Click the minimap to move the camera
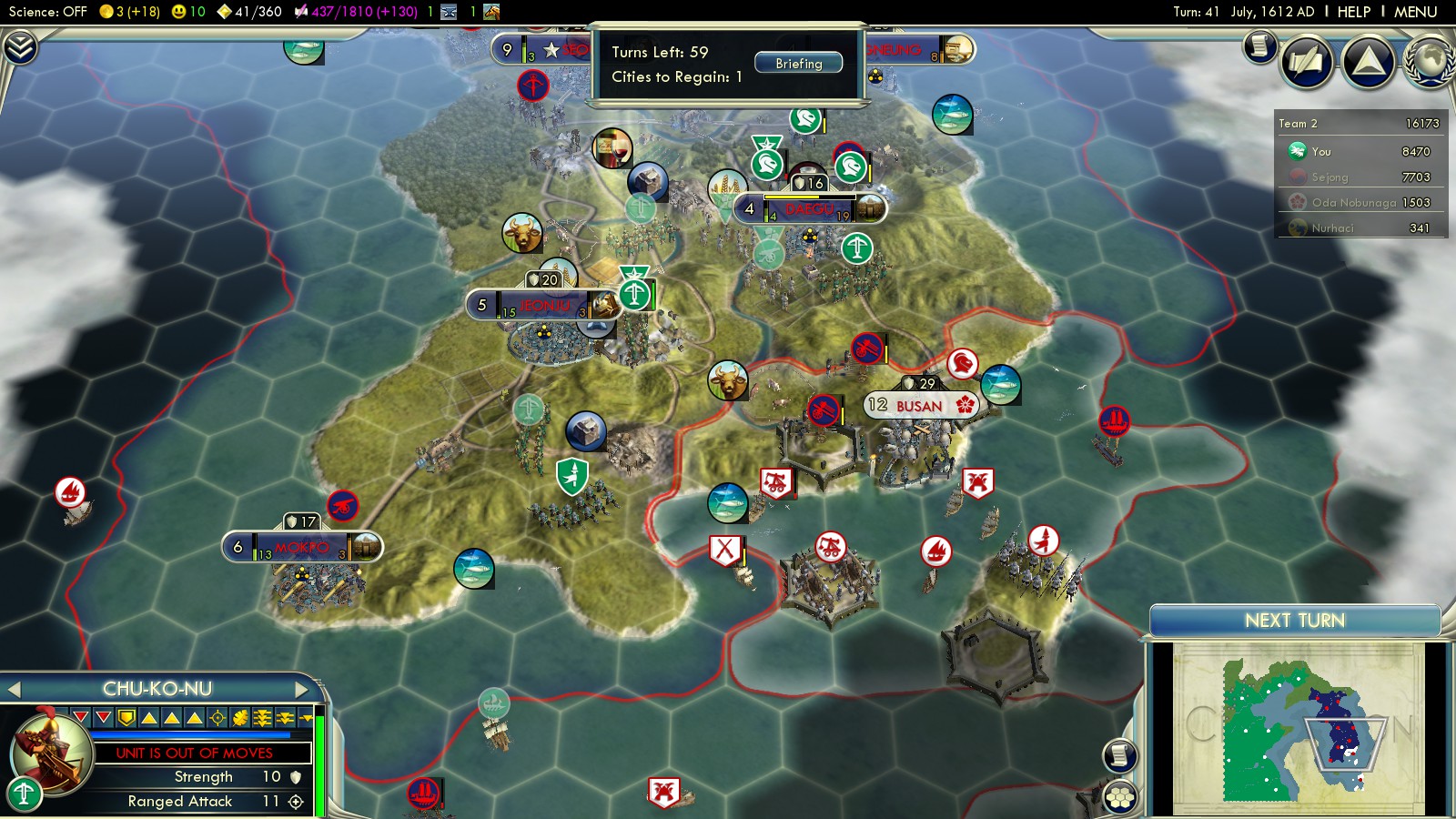Image resolution: width=1456 pixels, height=819 pixels. pos(1297,728)
